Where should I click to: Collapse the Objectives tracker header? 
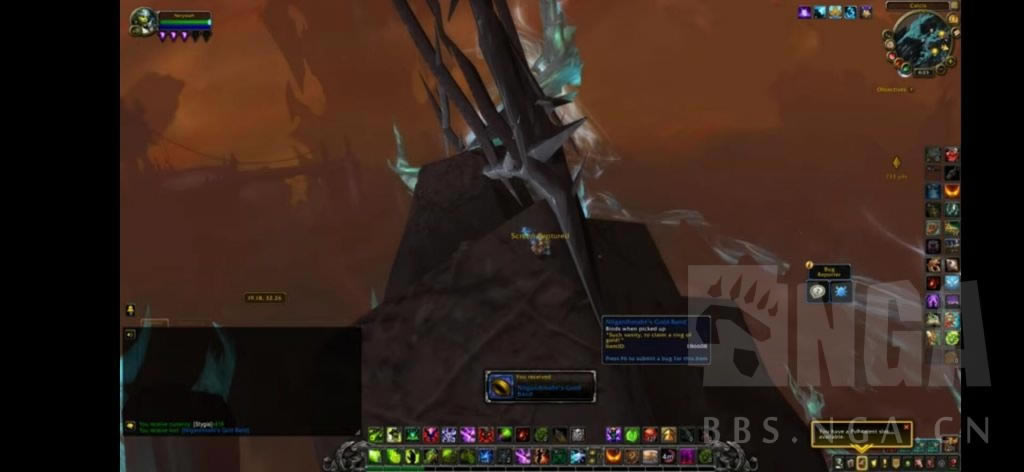(909, 90)
